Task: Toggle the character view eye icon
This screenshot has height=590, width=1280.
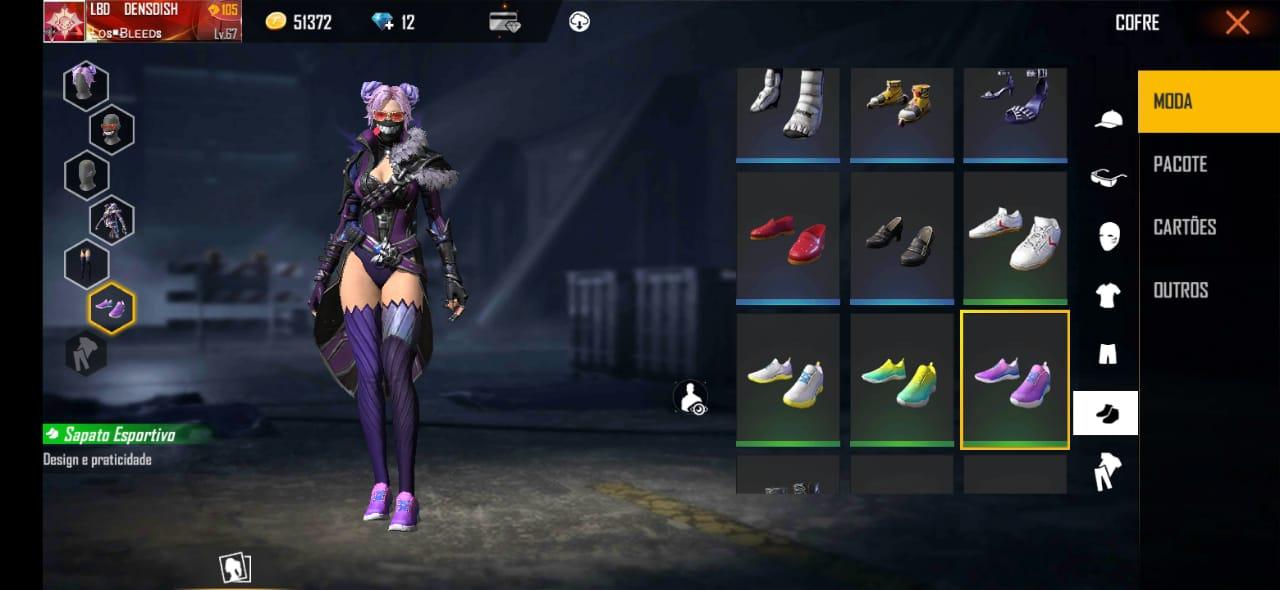Action: 690,397
